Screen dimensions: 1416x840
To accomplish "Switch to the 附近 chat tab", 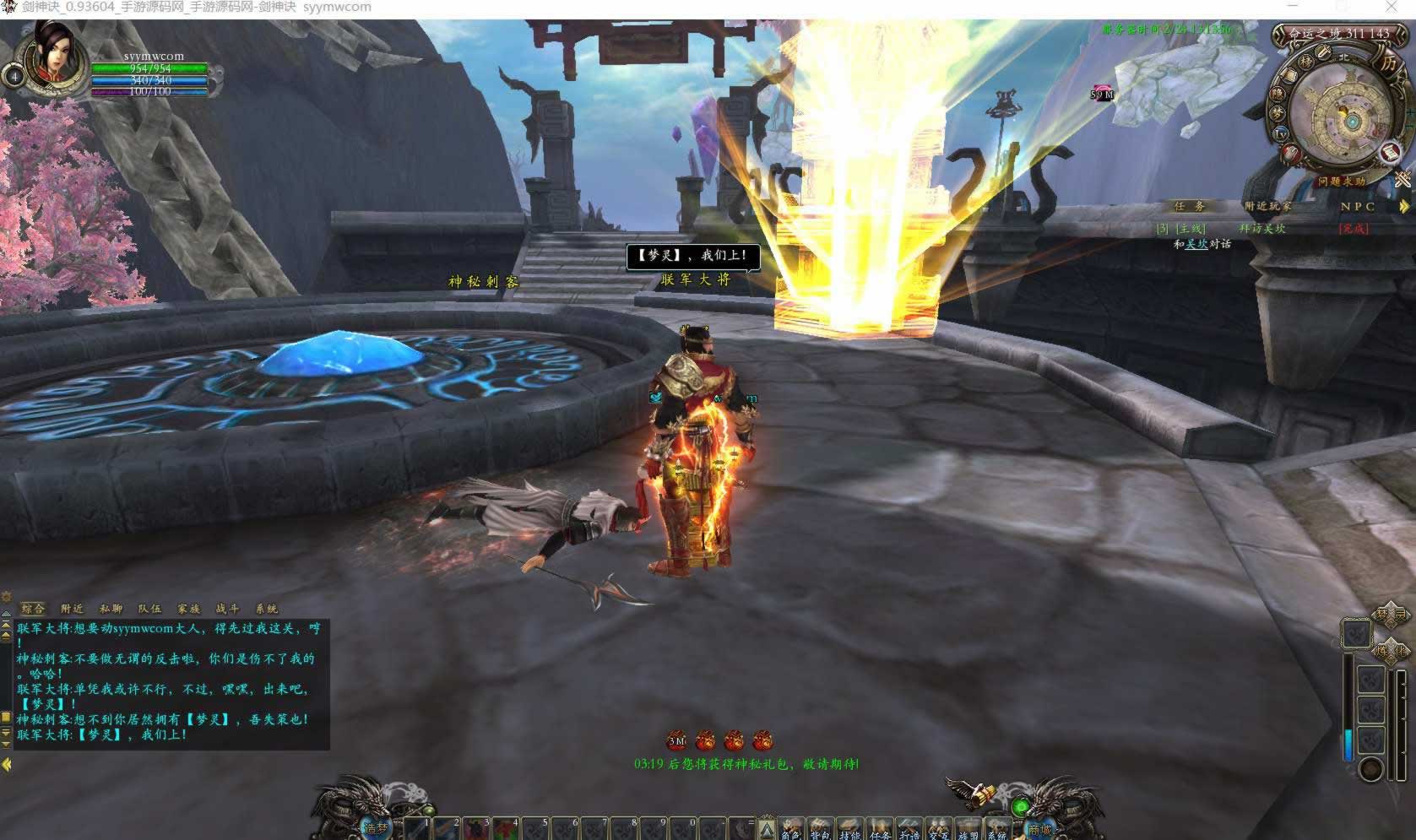I will pos(73,608).
